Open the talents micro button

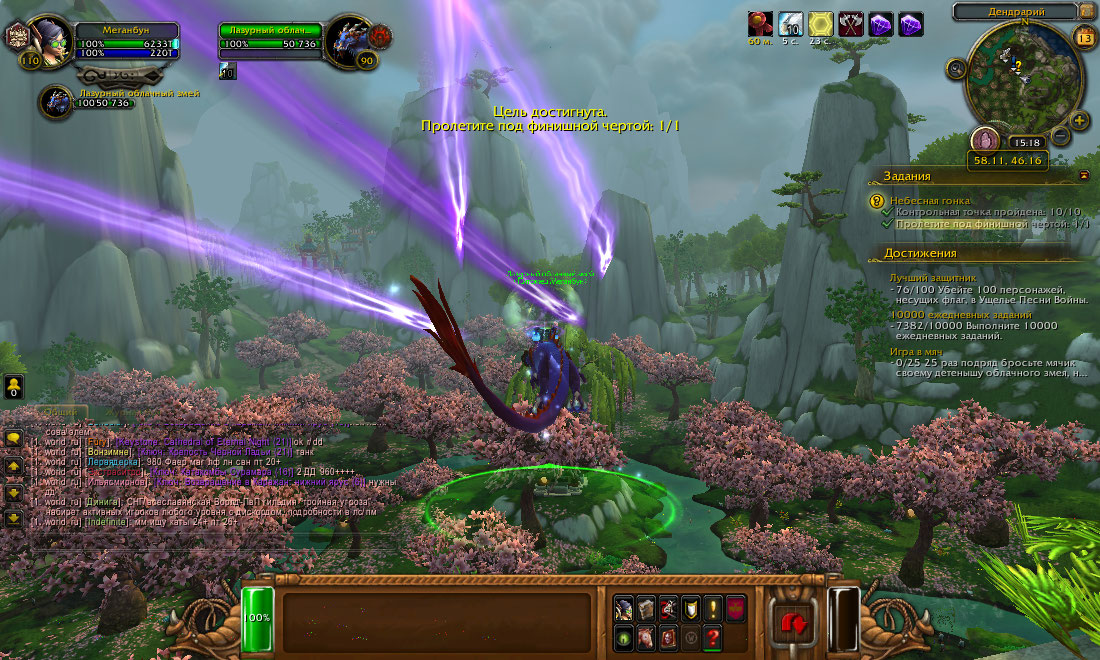pos(667,607)
